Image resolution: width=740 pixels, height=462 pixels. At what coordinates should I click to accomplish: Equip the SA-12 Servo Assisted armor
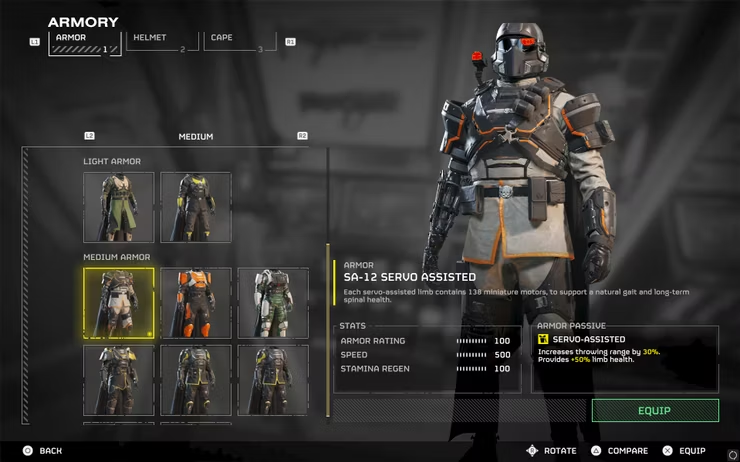pyautogui.click(x=655, y=410)
